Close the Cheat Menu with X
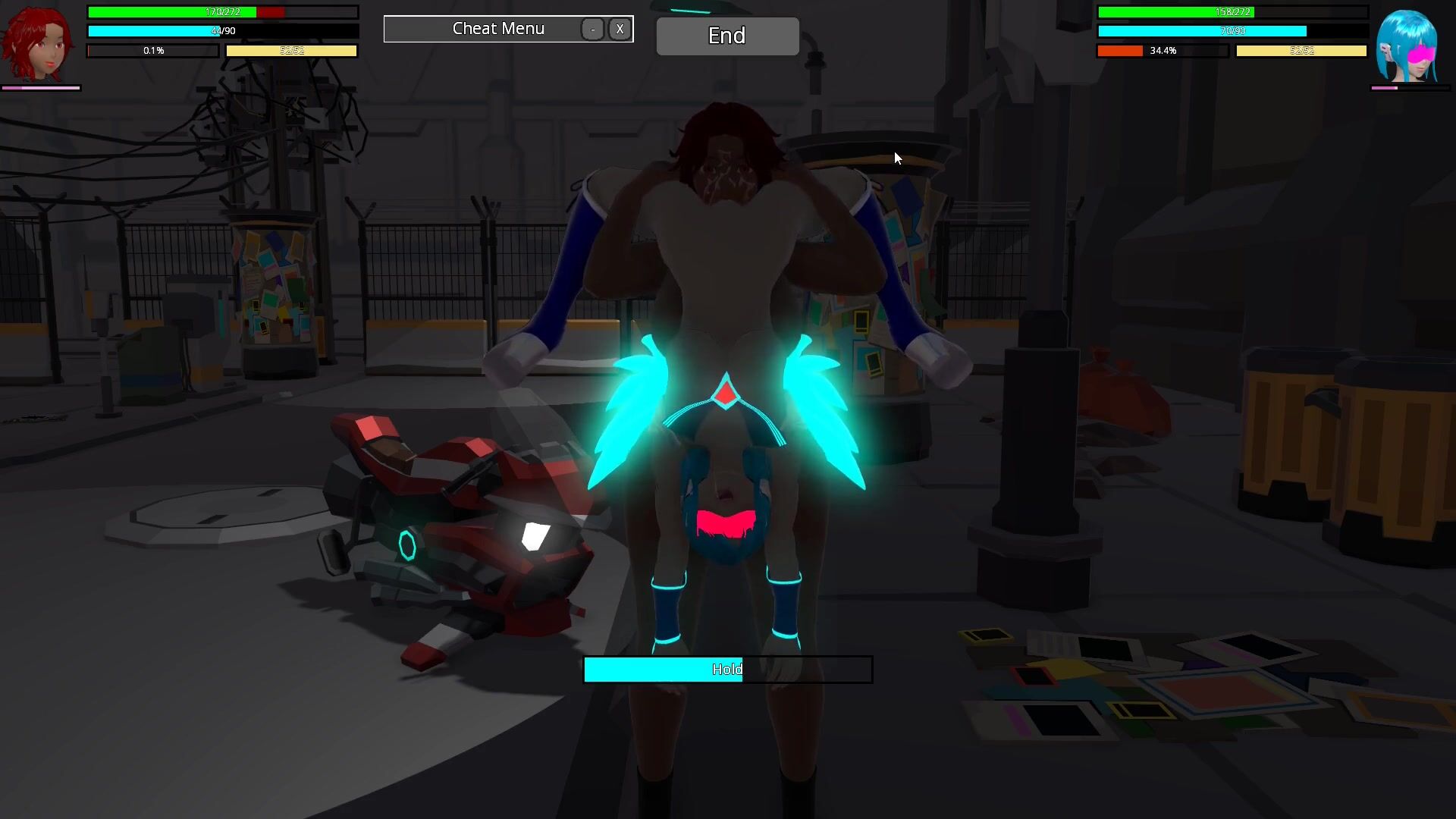The width and height of the screenshot is (1456, 819). pos(620,29)
